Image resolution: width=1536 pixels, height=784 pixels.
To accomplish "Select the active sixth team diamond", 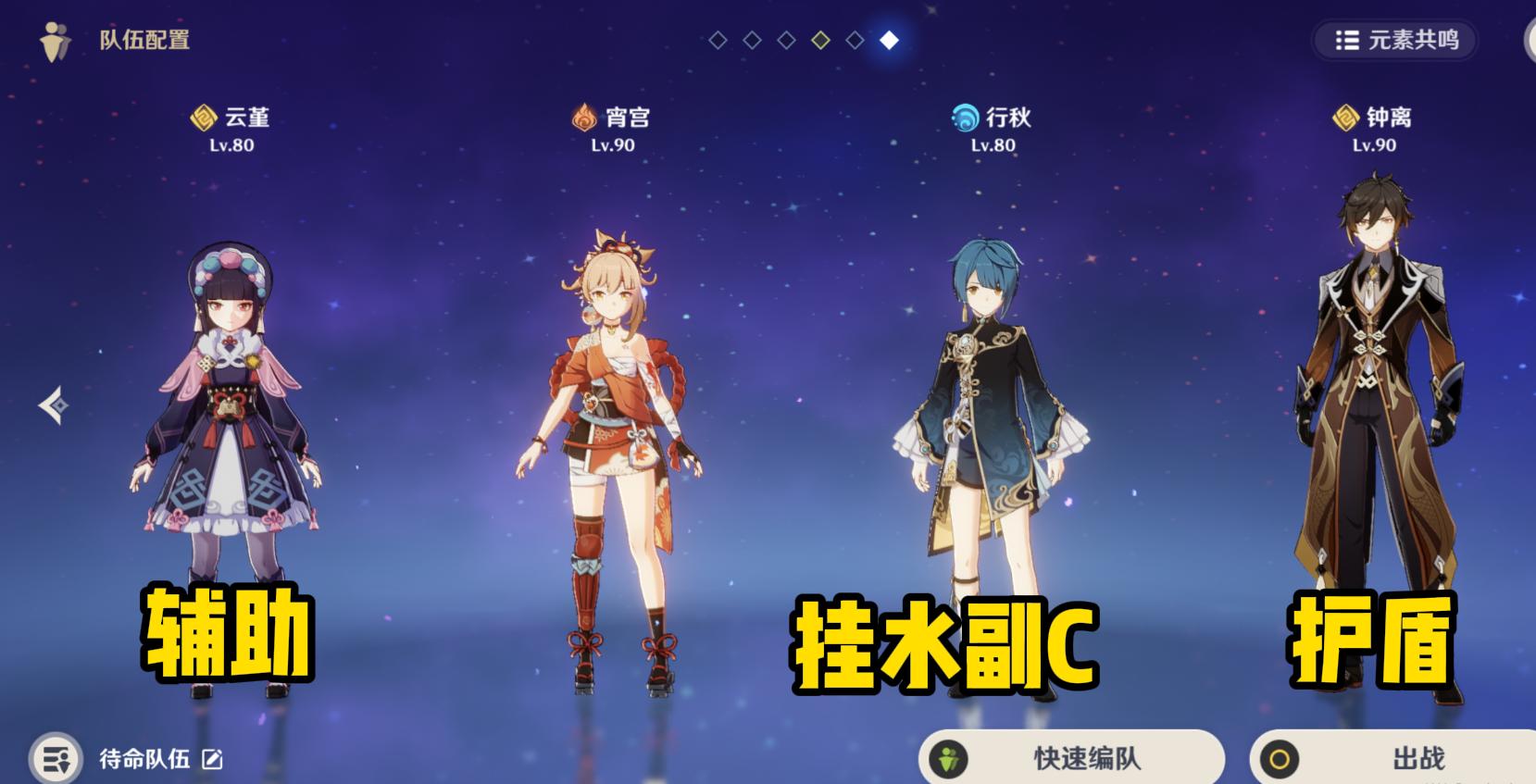I will (x=888, y=40).
